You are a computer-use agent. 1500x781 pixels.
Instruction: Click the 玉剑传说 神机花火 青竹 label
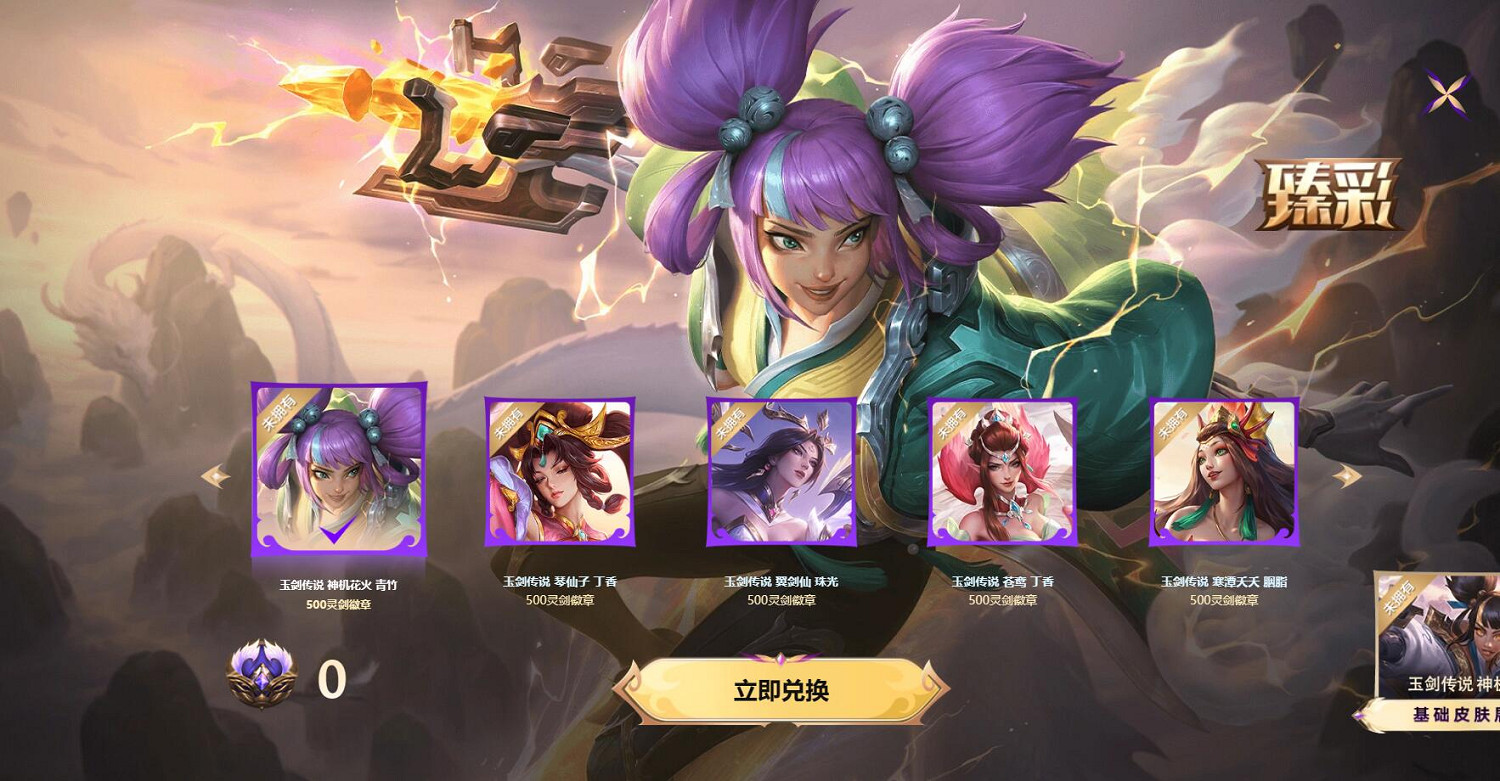336,583
